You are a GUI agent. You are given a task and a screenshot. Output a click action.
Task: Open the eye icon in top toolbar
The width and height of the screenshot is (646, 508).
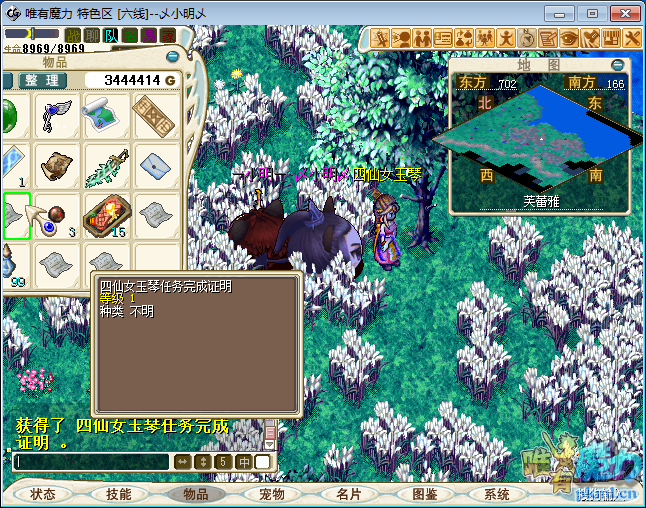point(569,38)
